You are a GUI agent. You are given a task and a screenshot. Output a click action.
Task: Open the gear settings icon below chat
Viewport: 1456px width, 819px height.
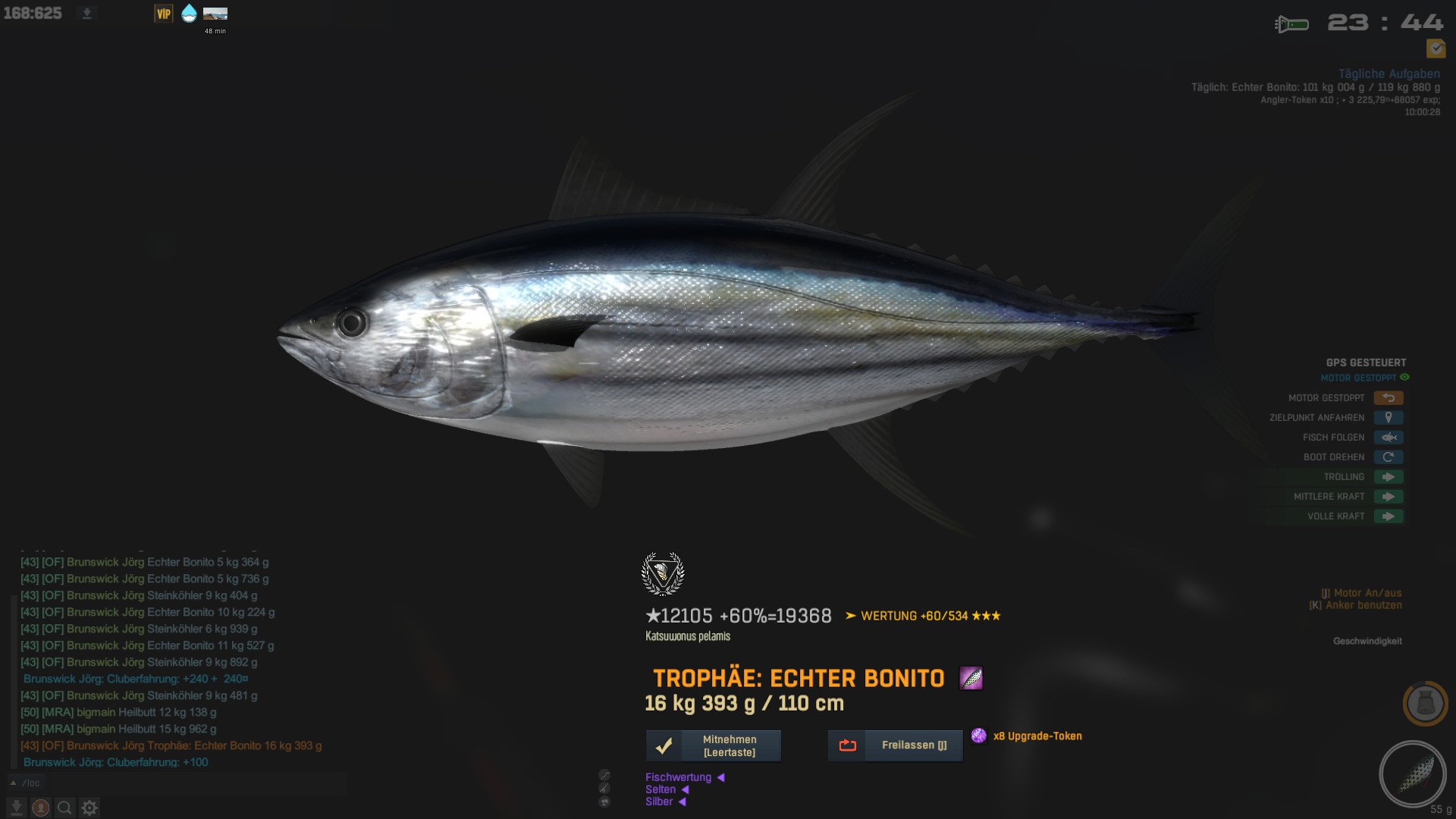(x=89, y=808)
